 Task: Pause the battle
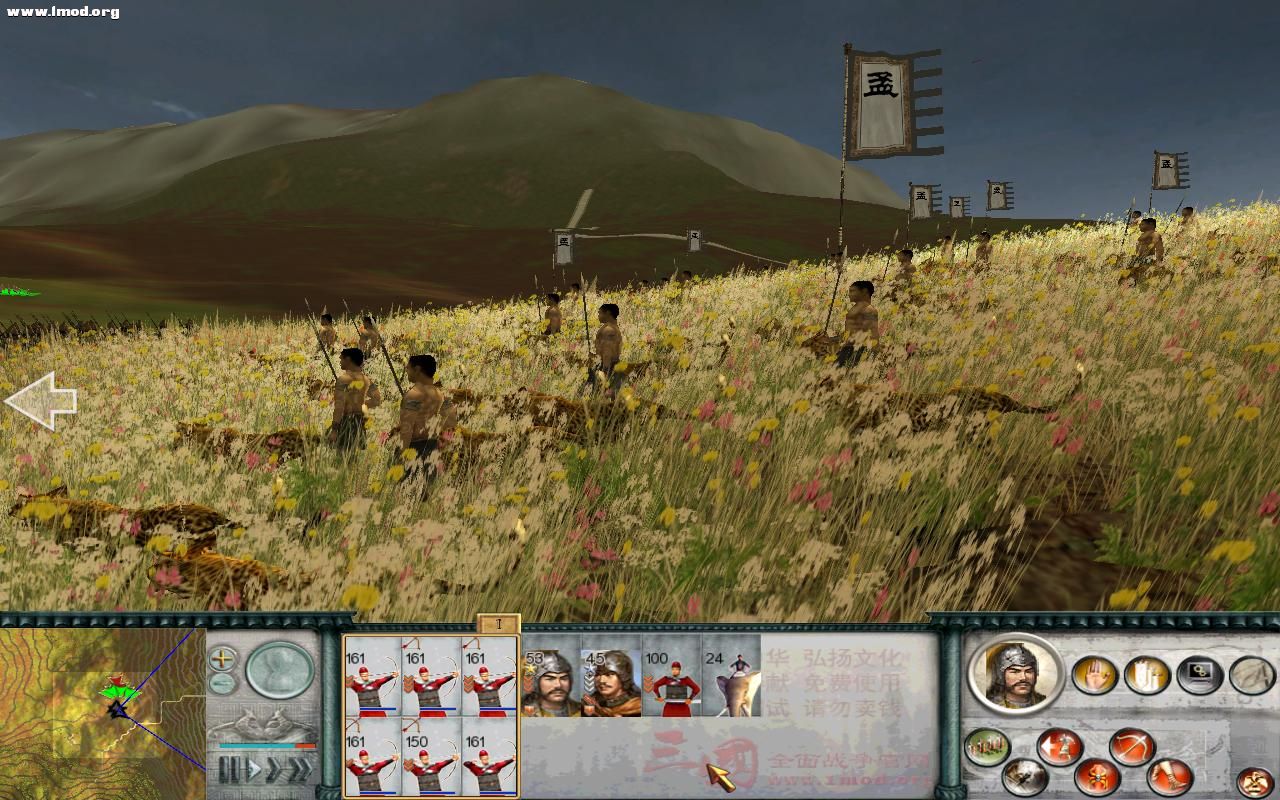click(x=229, y=770)
